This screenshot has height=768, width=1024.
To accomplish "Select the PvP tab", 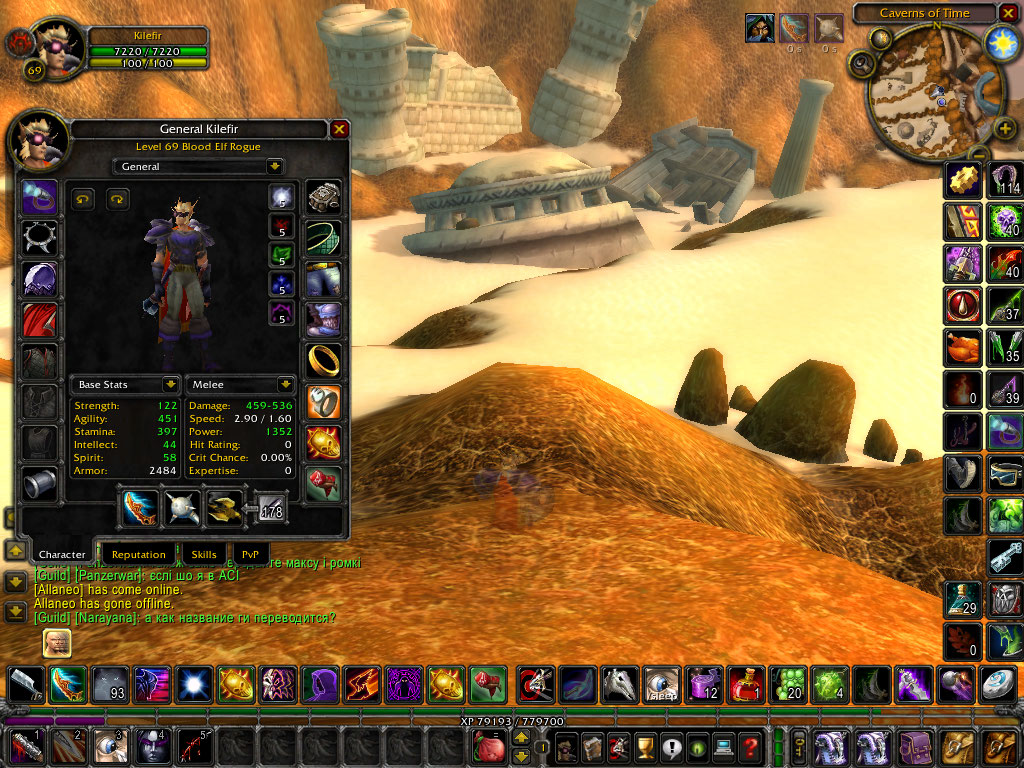I will tap(250, 554).
